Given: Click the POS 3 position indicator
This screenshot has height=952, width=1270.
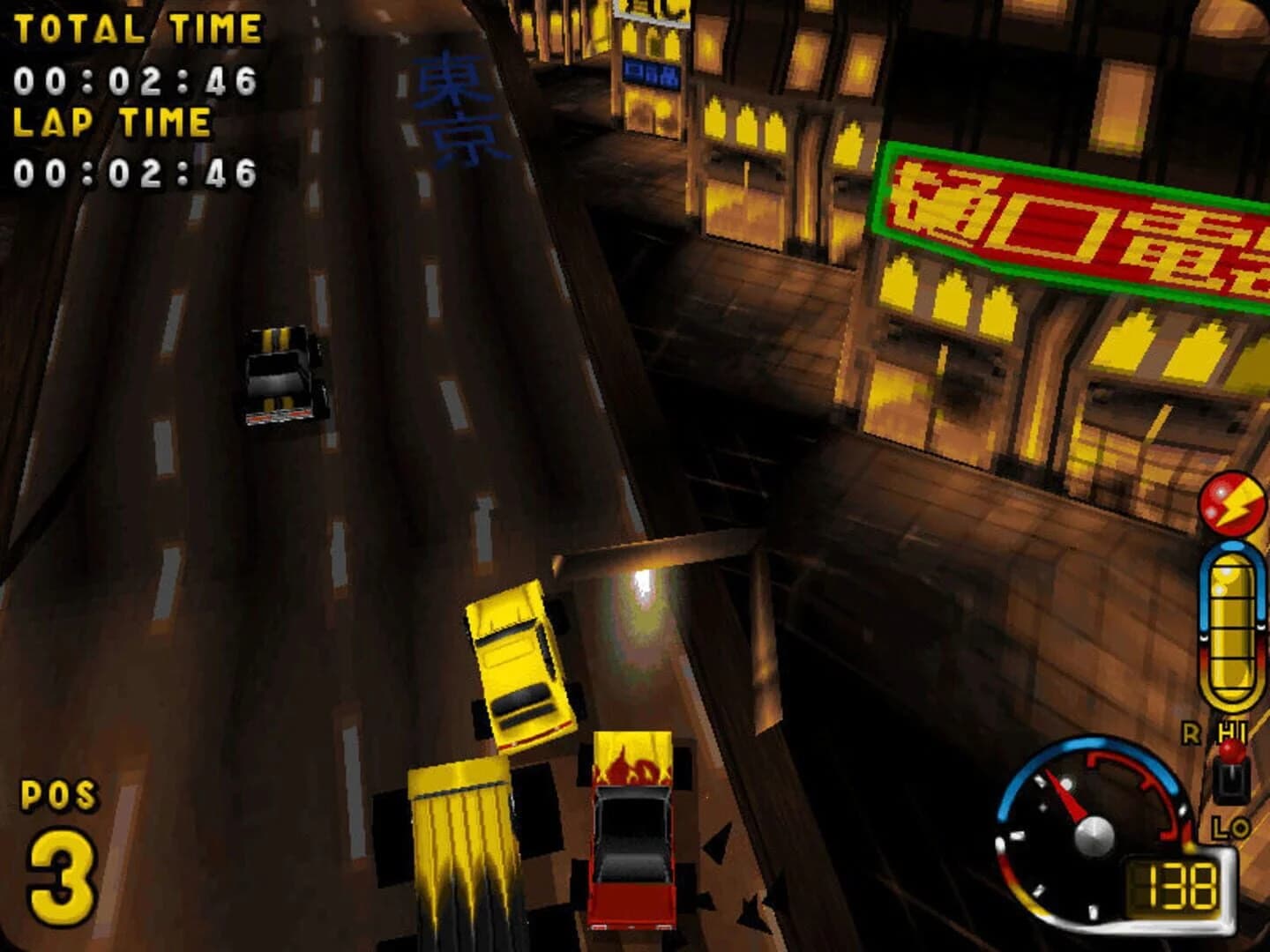Looking at the screenshot, I should pyautogui.click(x=60, y=837).
